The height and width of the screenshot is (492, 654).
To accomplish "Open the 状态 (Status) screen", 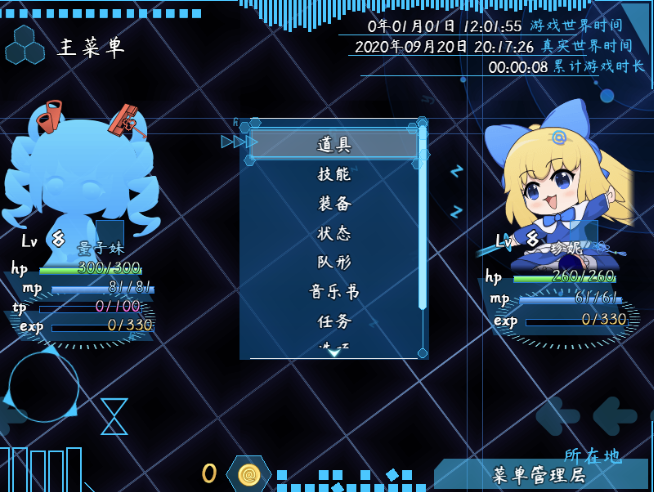I will click(x=334, y=233).
